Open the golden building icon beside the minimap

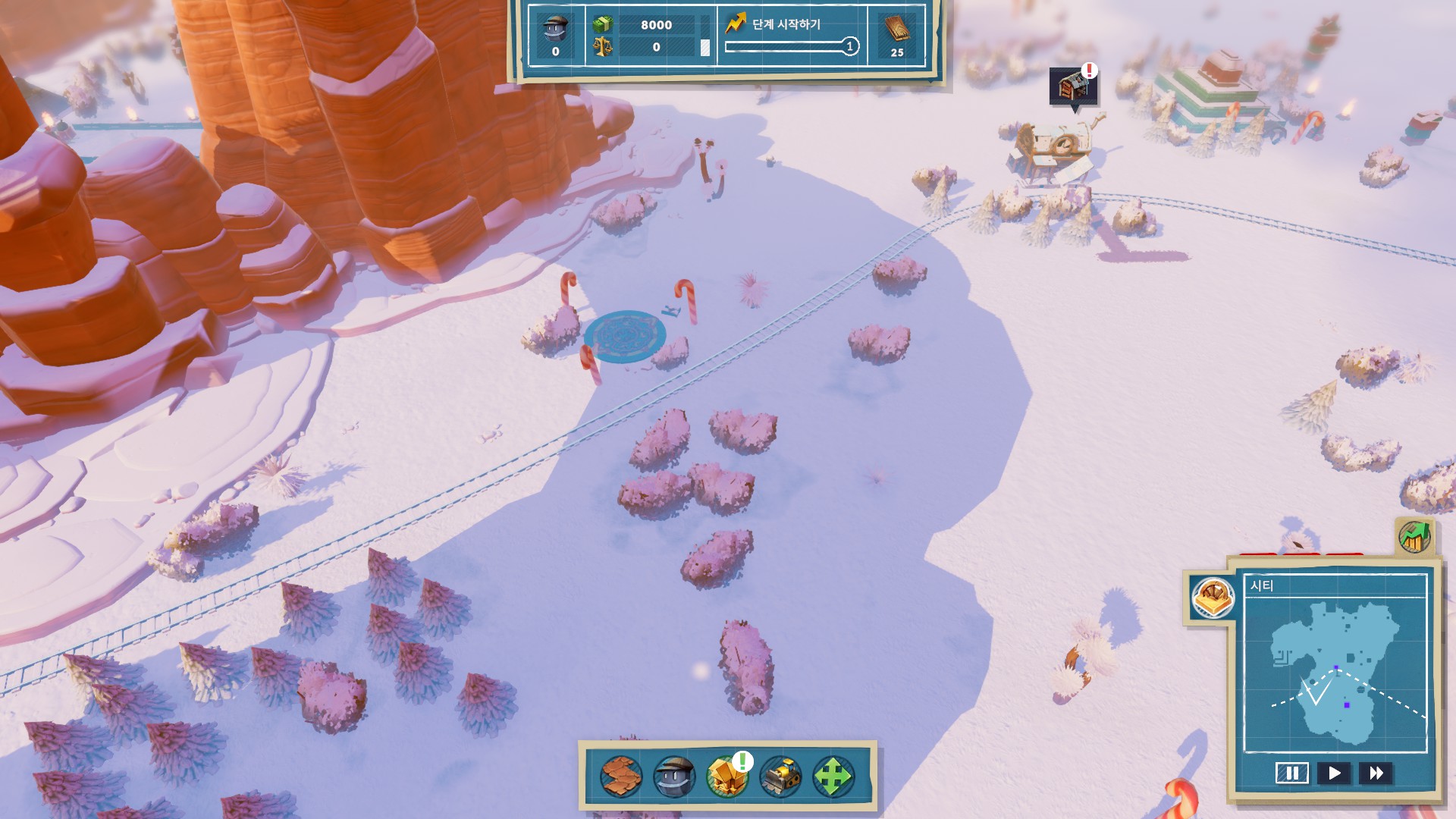(1212, 598)
